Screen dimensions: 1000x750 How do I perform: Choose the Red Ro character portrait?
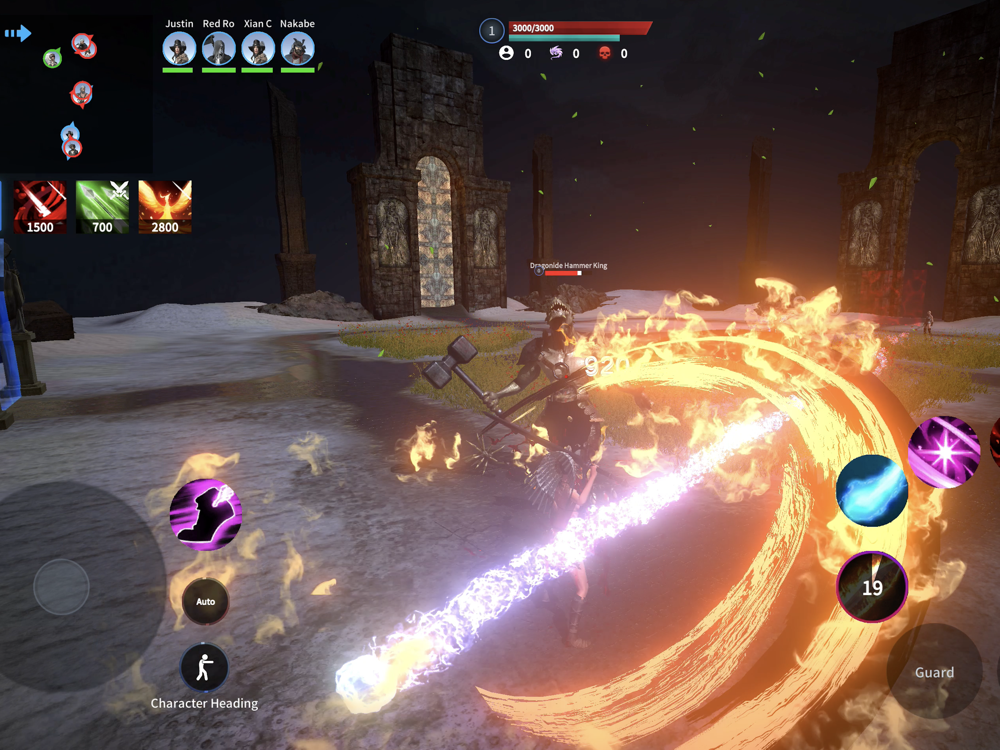219,49
